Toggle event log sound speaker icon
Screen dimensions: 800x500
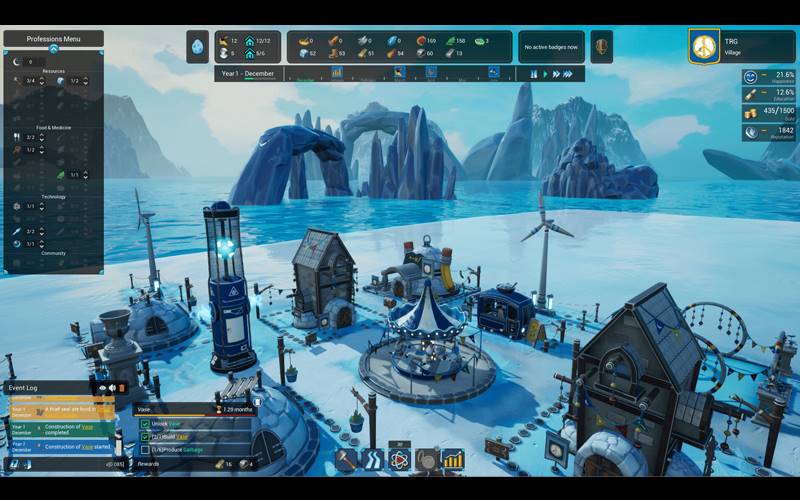112,387
